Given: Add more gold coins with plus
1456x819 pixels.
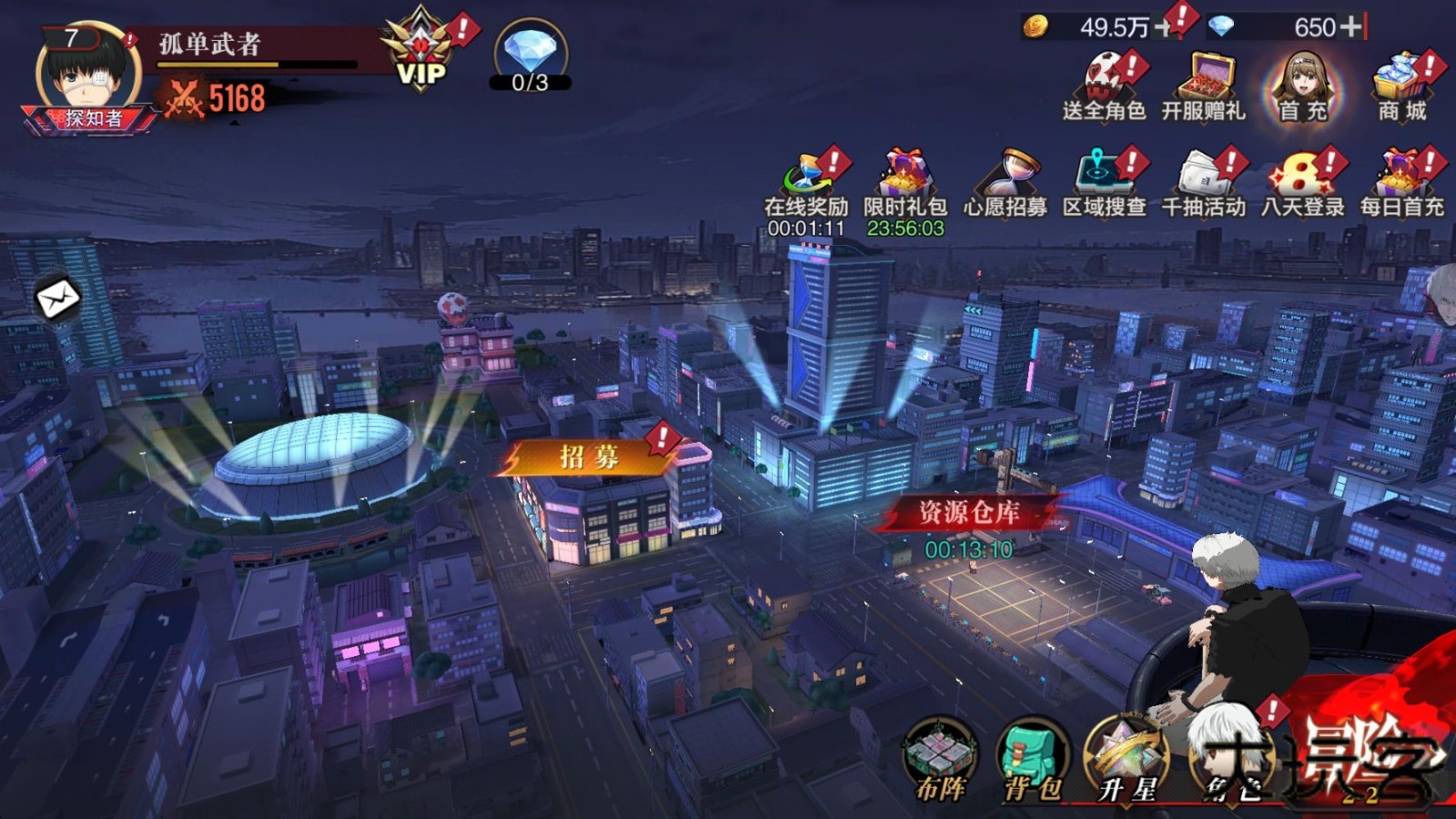Looking at the screenshot, I should pyautogui.click(x=1163, y=27).
